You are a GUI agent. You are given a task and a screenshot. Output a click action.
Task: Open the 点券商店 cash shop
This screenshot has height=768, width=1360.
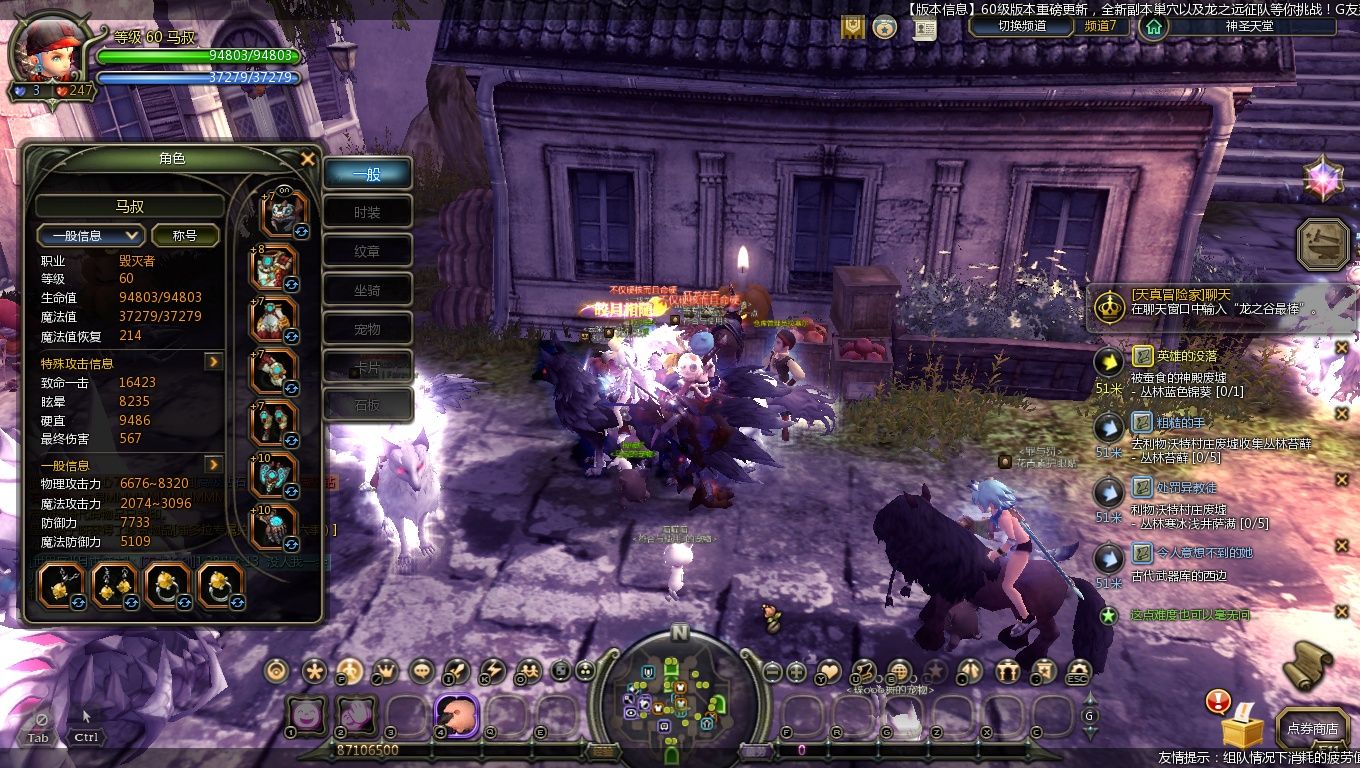tap(1312, 729)
